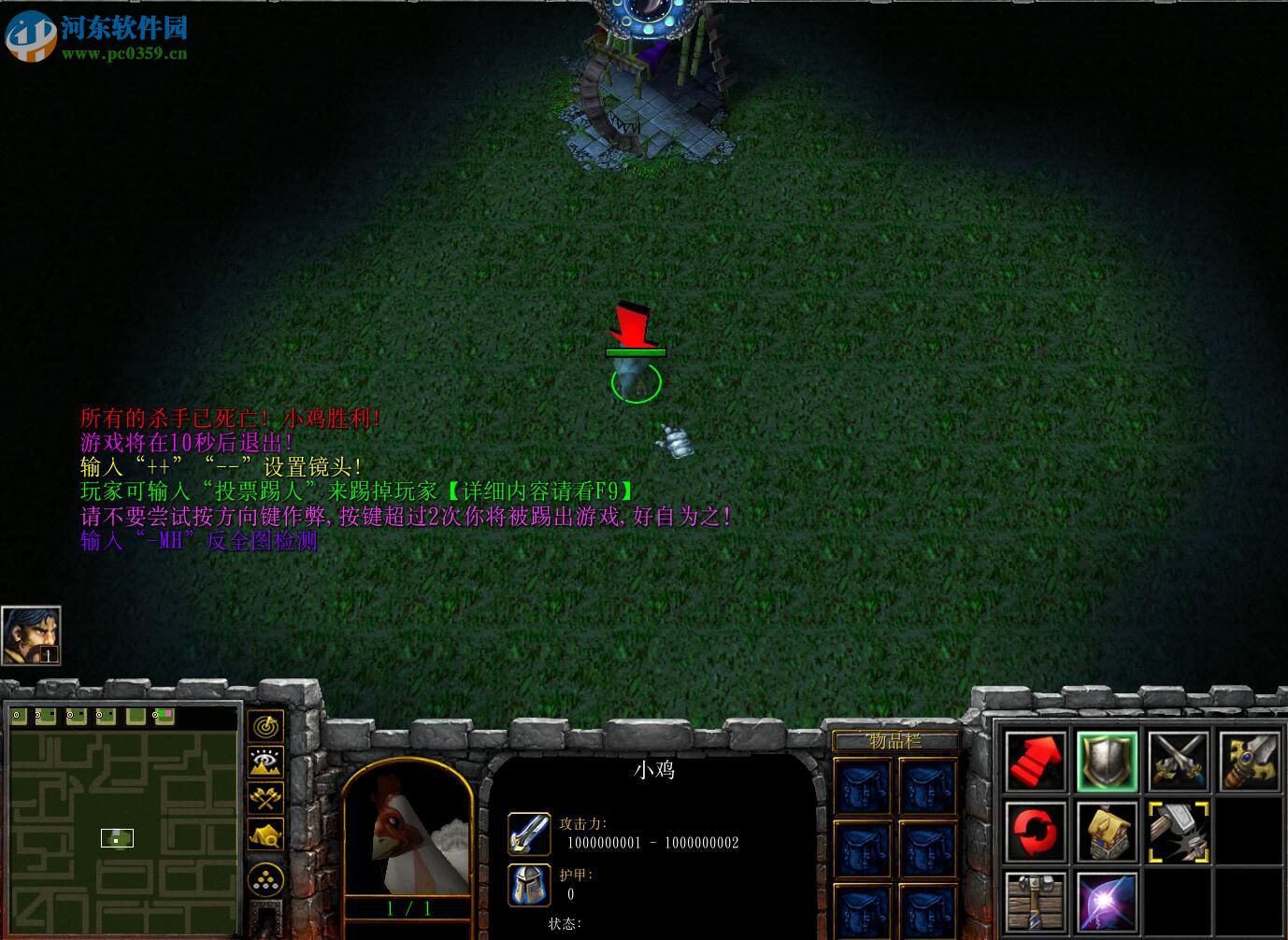
Task: Activate the minimap signal ping button
Action: pyautogui.click(x=266, y=726)
